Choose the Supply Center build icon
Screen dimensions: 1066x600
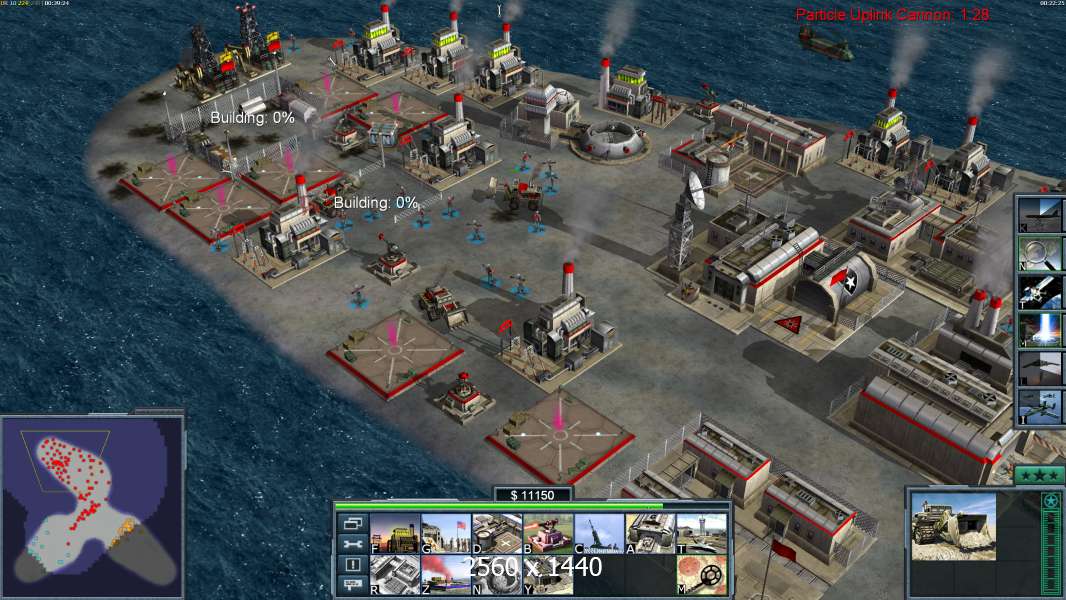[497, 534]
